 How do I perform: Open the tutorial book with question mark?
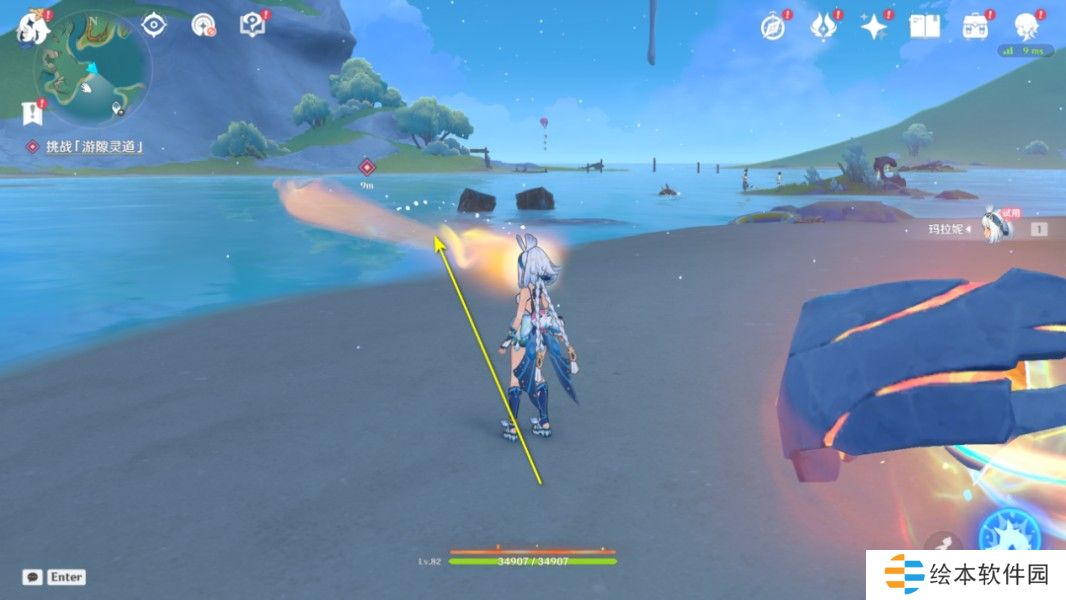pyautogui.click(x=253, y=25)
